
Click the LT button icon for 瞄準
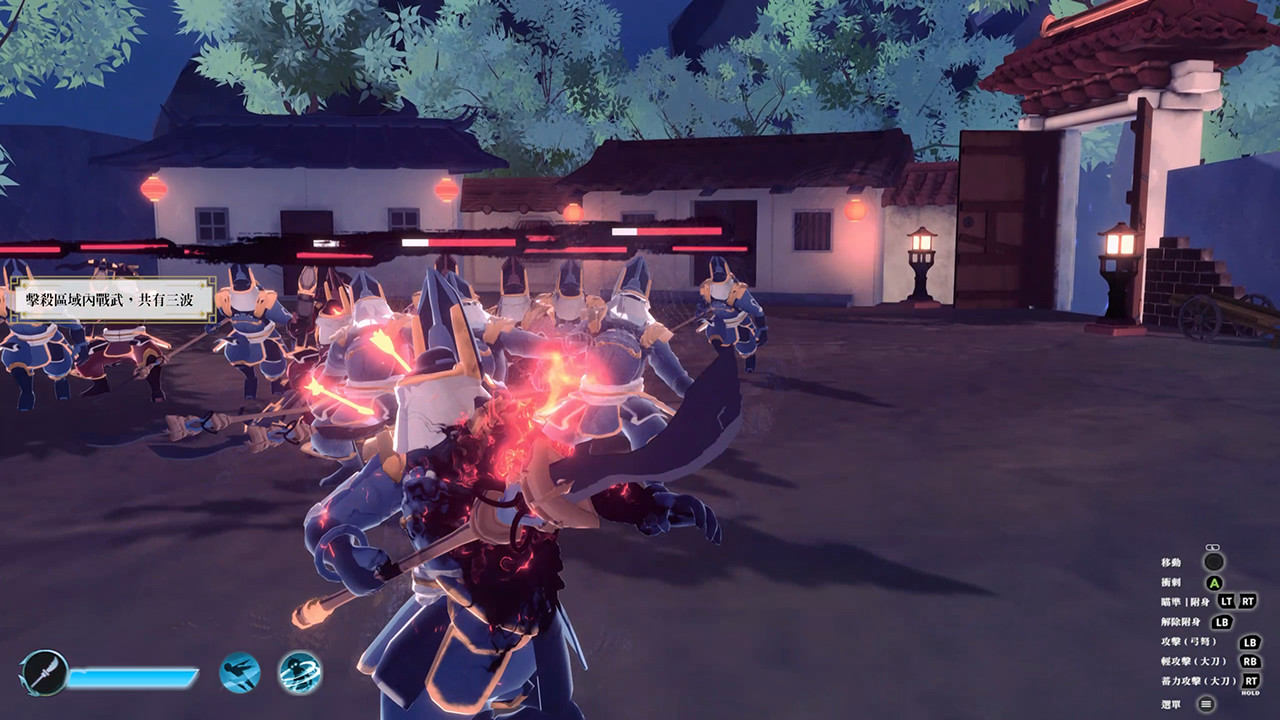coord(1227,601)
